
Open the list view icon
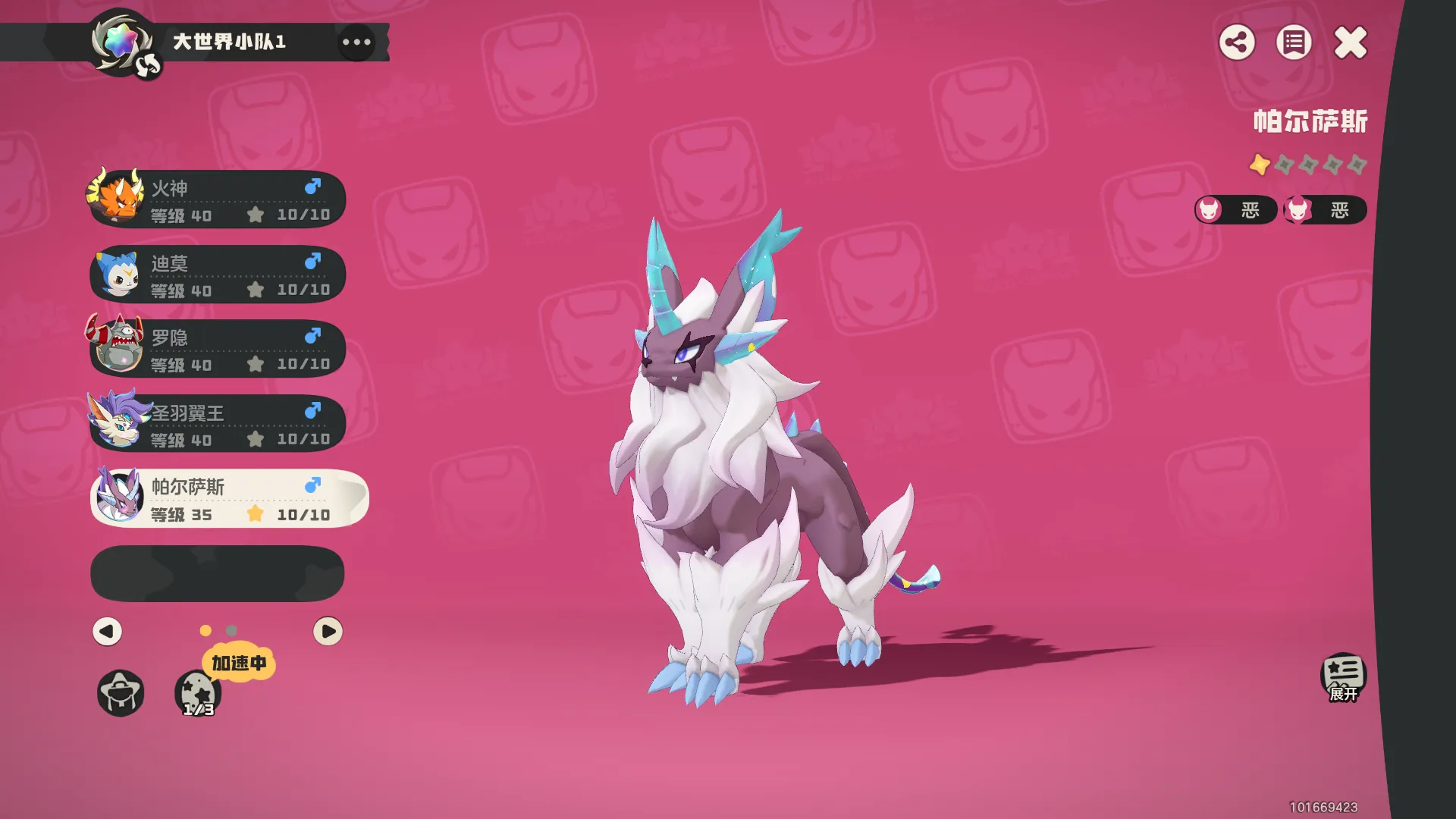pyautogui.click(x=1294, y=42)
